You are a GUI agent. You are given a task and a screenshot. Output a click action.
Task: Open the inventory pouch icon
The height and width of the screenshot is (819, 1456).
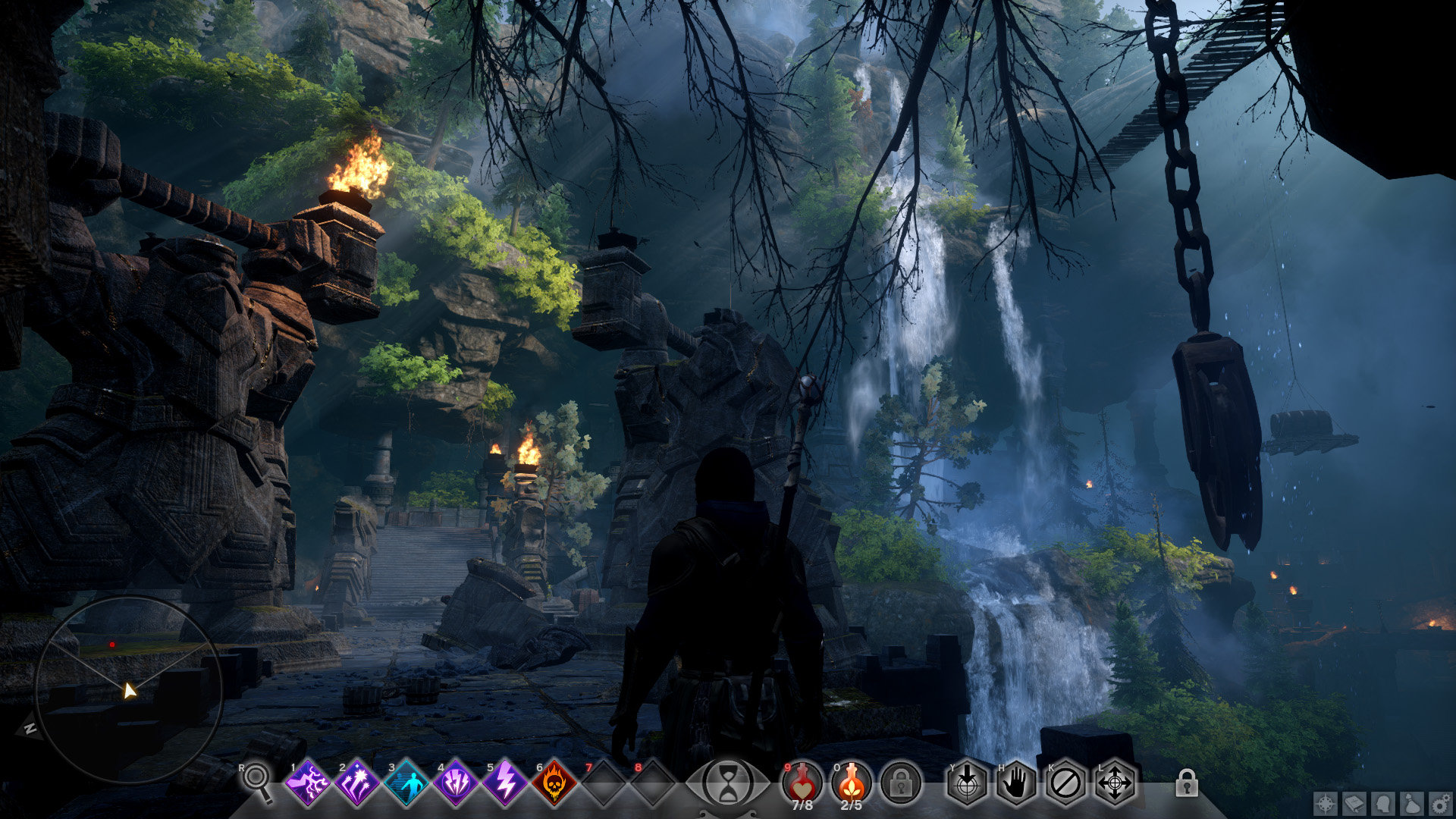click(1412, 803)
